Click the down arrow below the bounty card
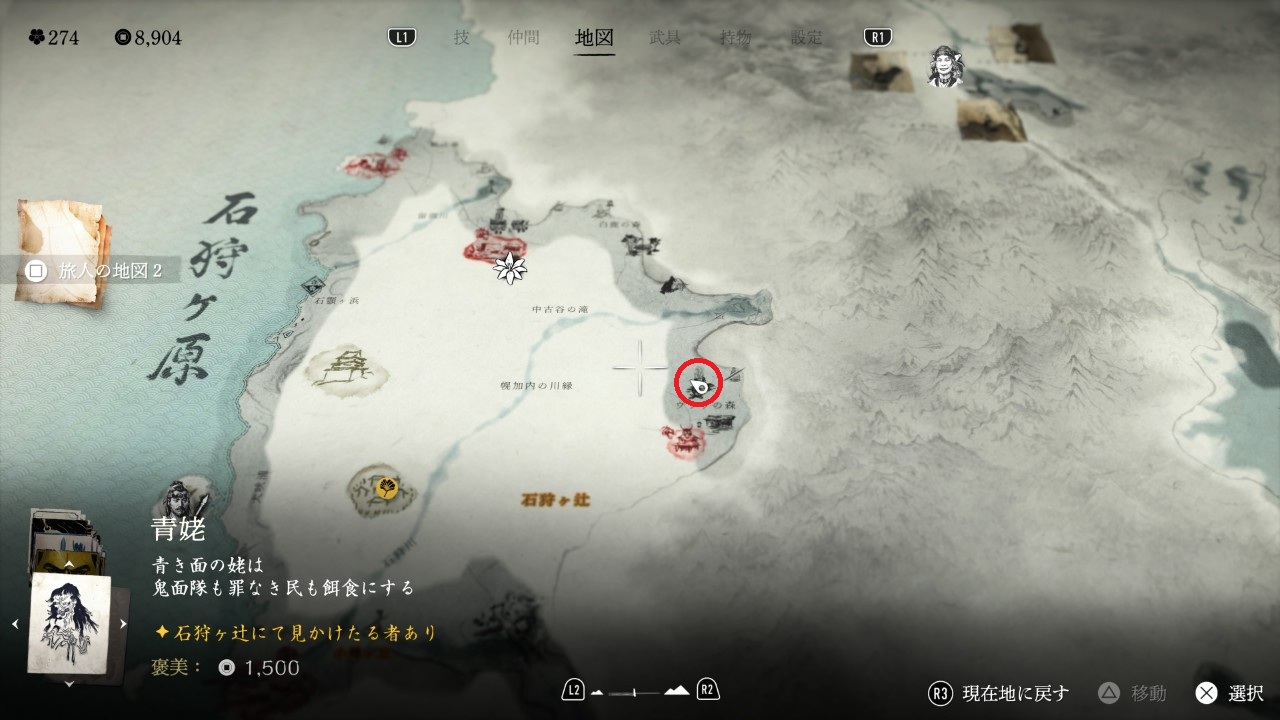Screen dimensions: 1280x720 [x=69, y=684]
